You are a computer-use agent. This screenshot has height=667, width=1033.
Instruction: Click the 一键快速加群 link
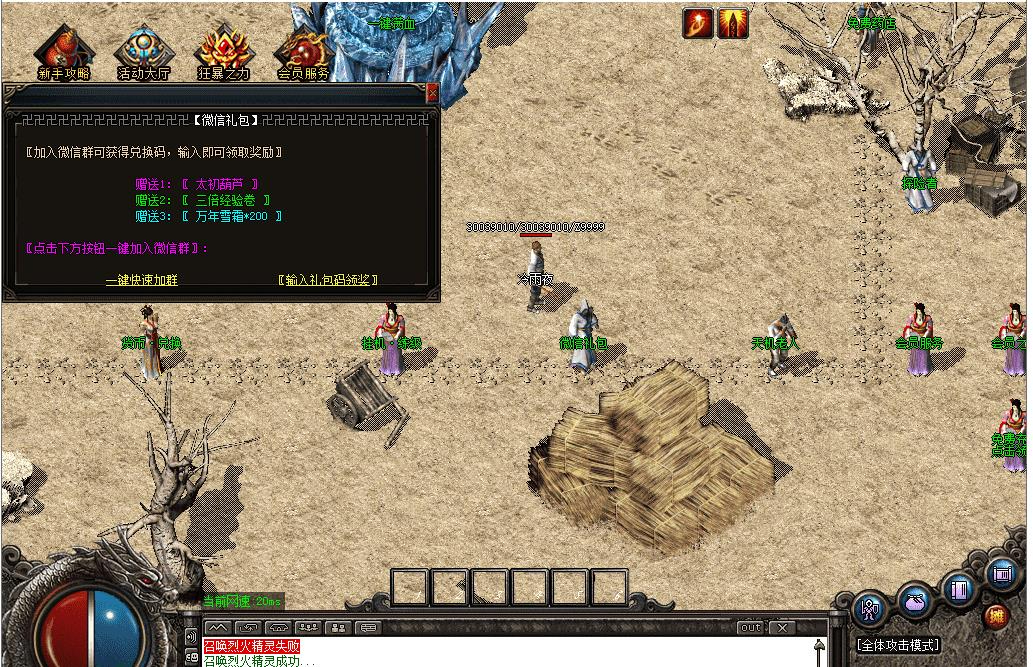pos(142,280)
